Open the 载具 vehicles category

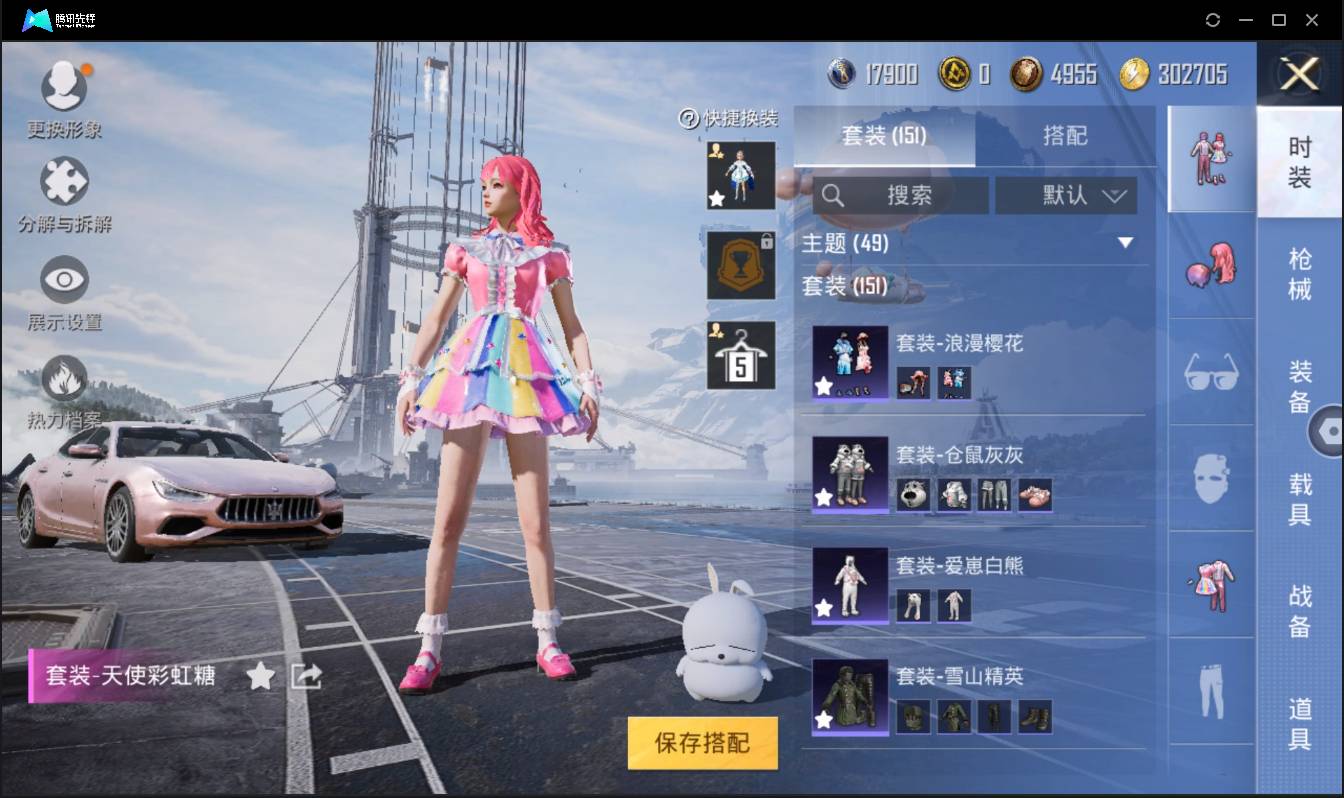pyautogui.click(x=1299, y=500)
